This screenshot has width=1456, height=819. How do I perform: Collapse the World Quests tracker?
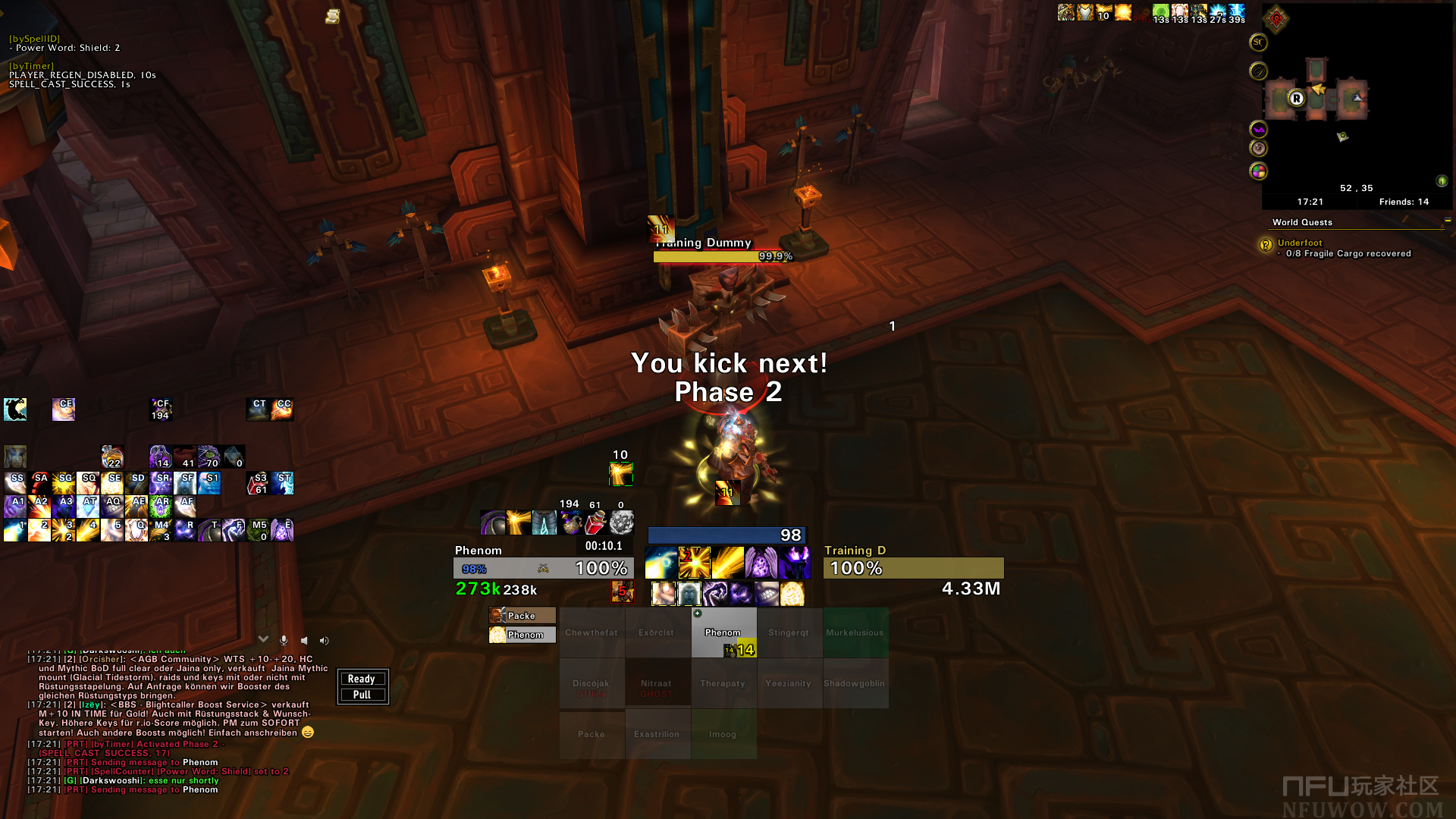click(x=1447, y=221)
